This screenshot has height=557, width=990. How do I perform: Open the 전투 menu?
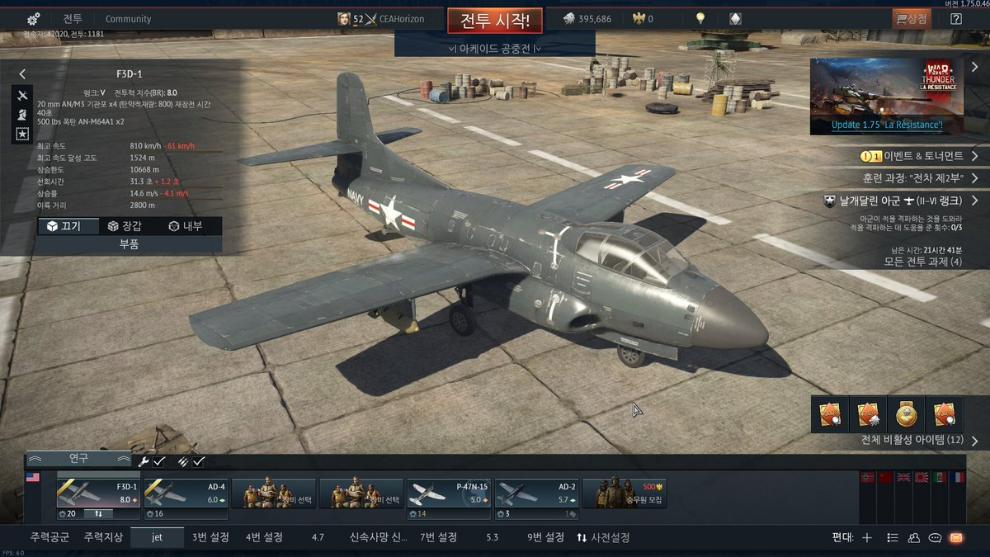pyautogui.click(x=73, y=19)
